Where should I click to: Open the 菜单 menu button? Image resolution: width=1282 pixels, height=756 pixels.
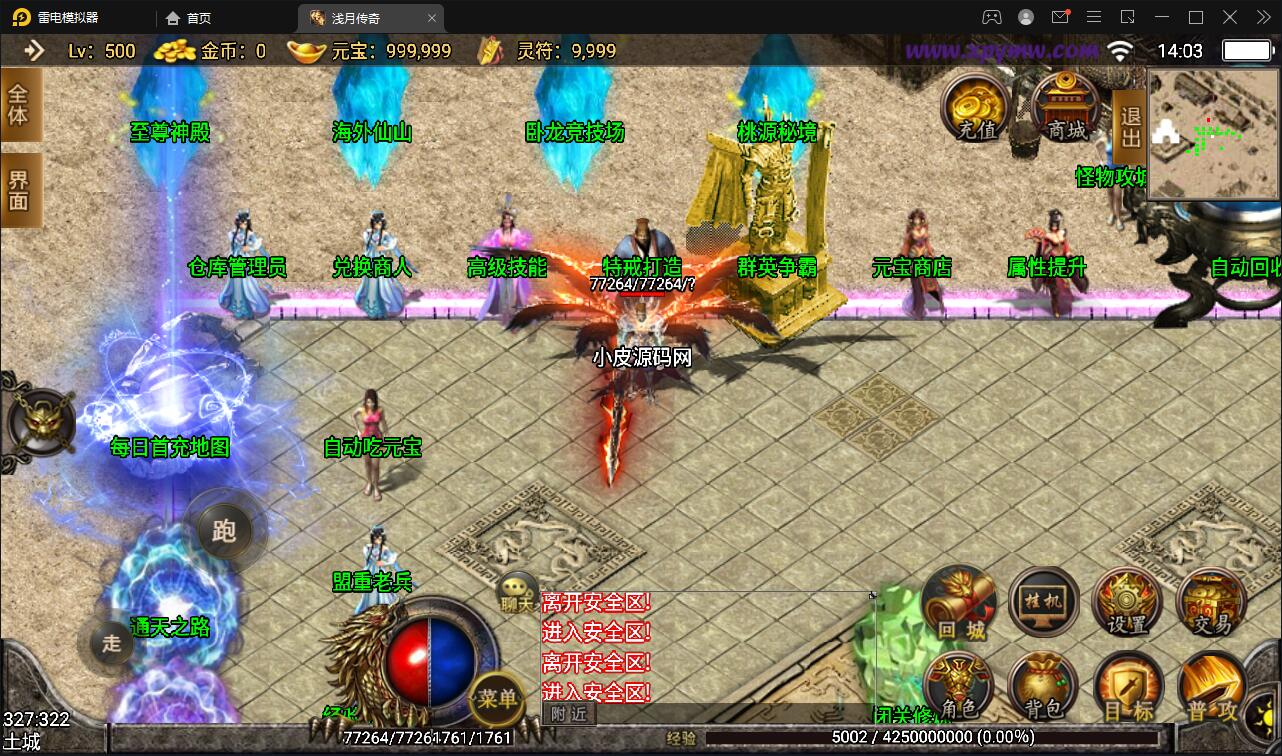[496, 697]
